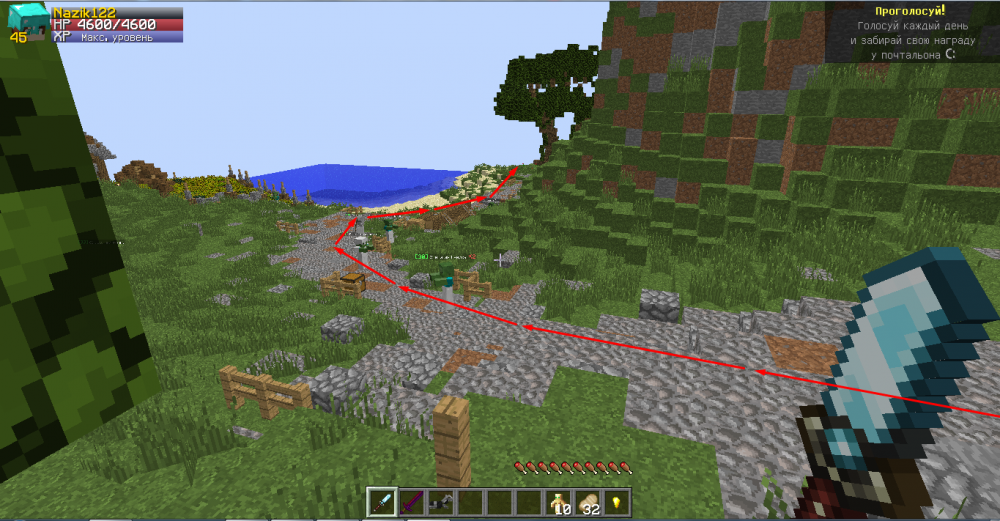Screen dimensions: 1000x521
Task: Select the glowing yellow item slot
Action: pyautogui.click(x=616, y=501)
